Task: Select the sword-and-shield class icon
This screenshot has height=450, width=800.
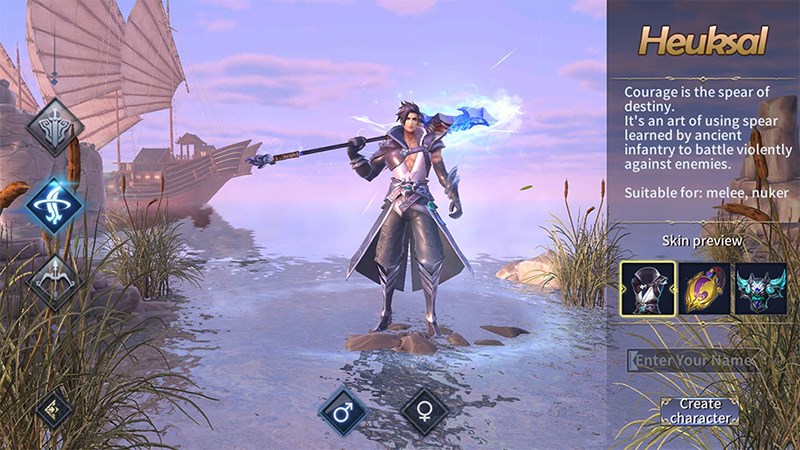Action: pyautogui.click(x=54, y=126)
